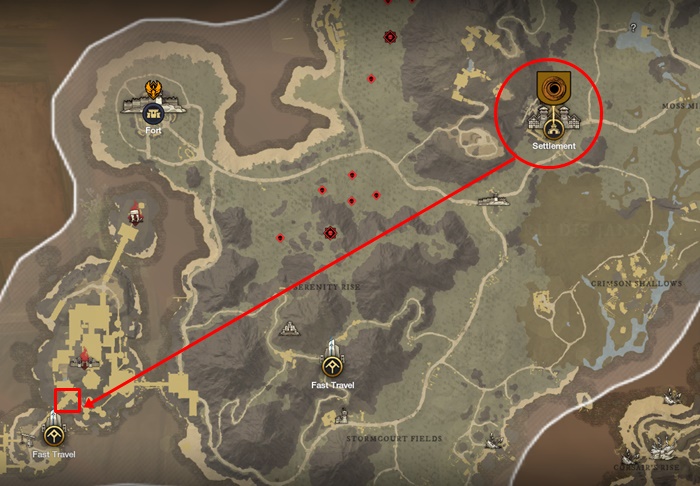The height and width of the screenshot is (486, 700).
Task: Select the white camp icon below Serenity Rise
Action: pyautogui.click(x=291, y=327)
